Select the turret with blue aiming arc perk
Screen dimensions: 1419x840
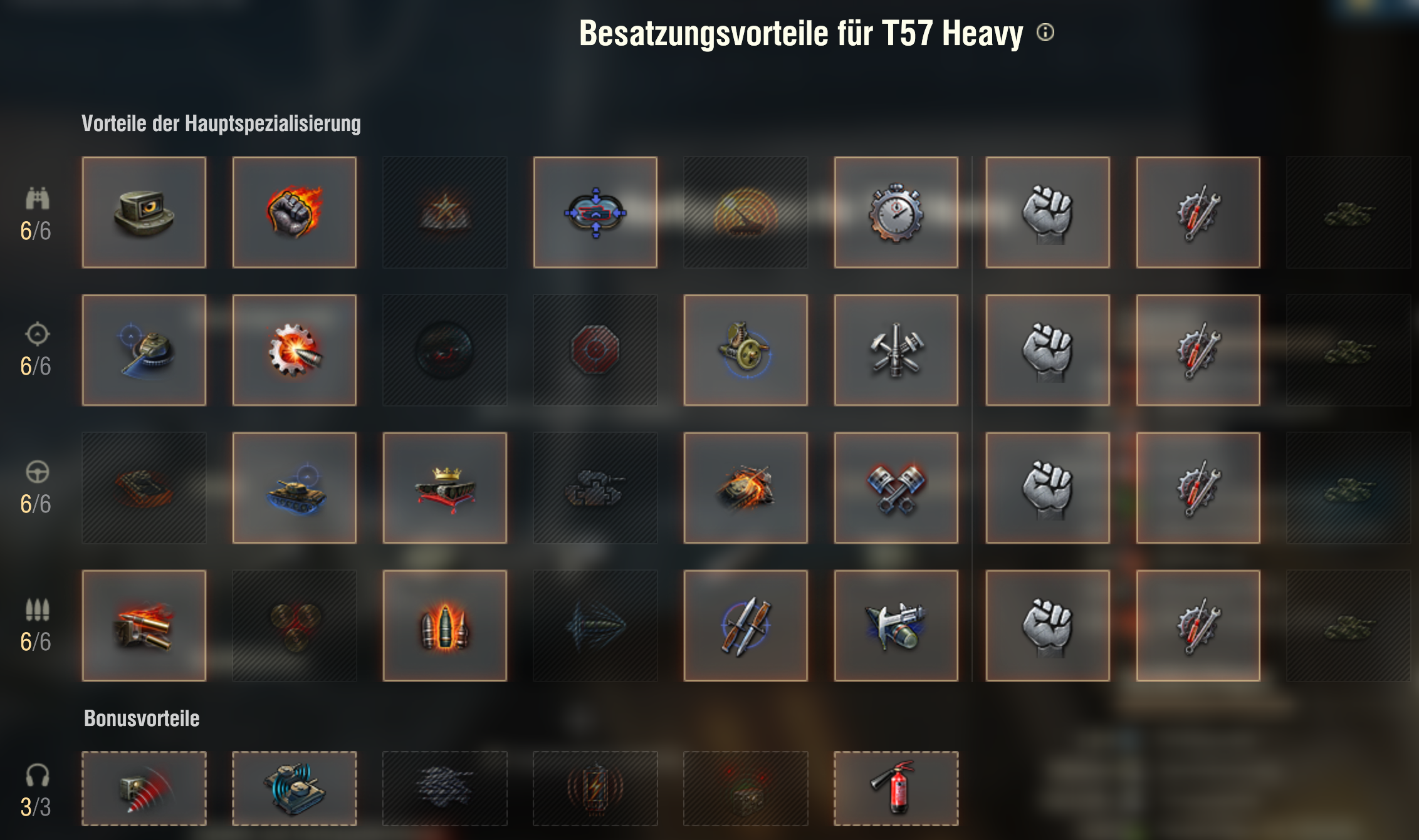144,350
